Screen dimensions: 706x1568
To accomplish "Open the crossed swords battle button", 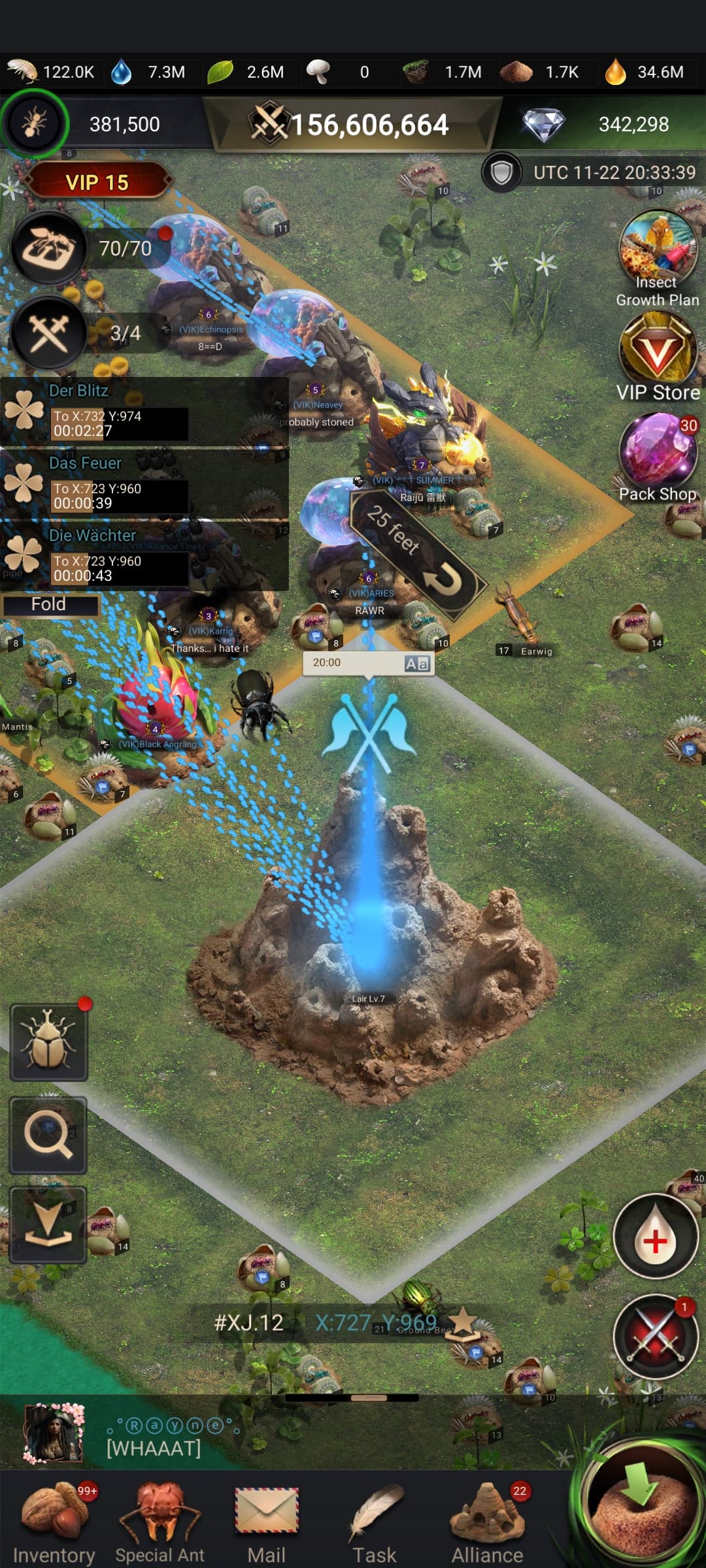I will [x=656, y=1336].
